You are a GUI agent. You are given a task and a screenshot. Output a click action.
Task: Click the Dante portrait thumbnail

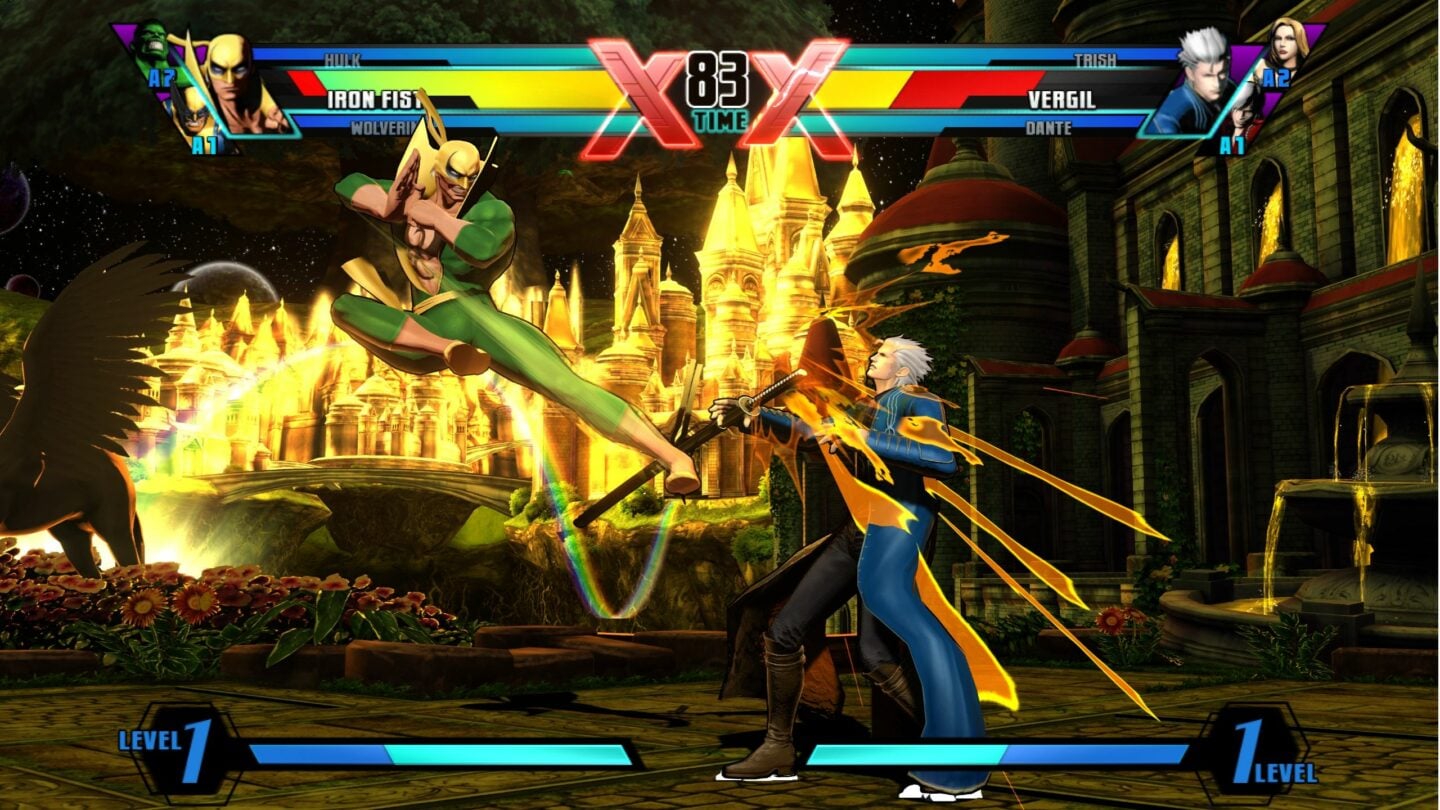pyautogui.click(x=1242, y=115)
